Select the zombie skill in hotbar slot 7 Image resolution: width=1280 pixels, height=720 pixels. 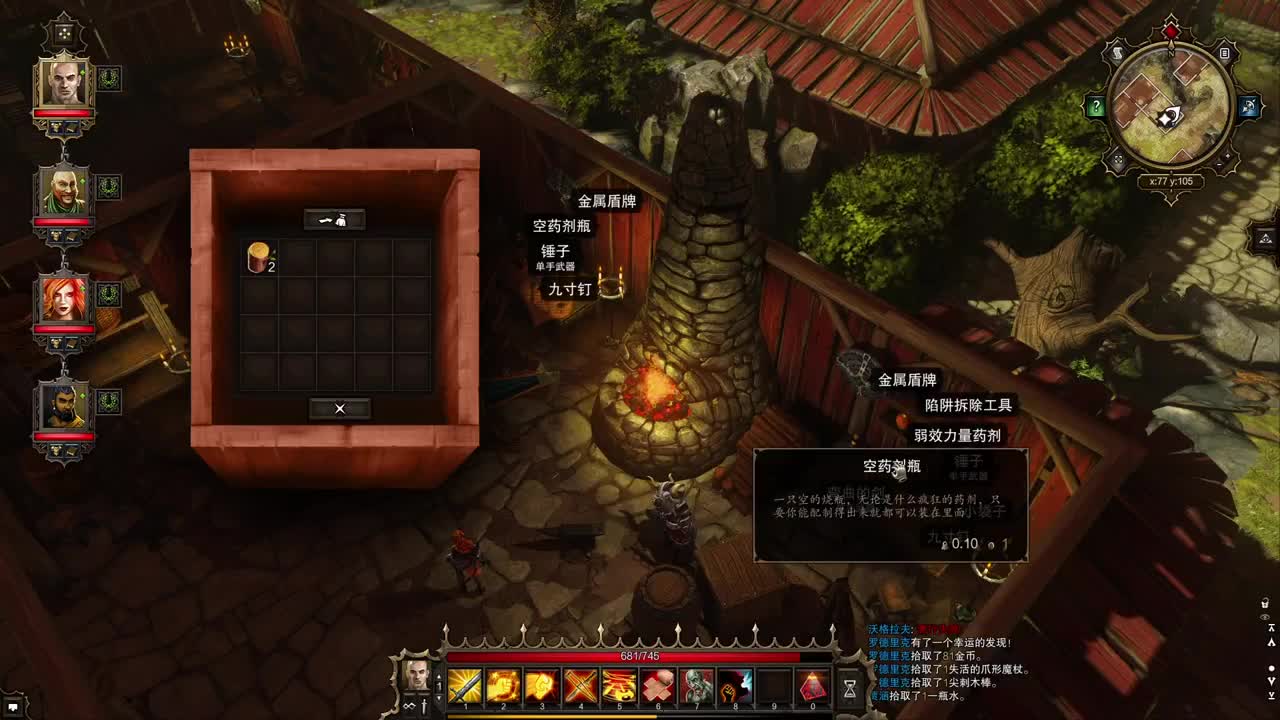[697, 687]
